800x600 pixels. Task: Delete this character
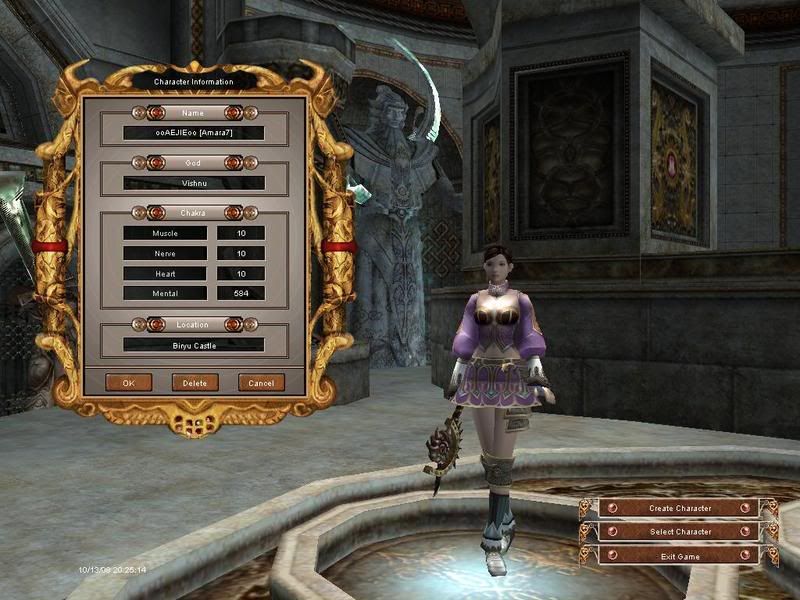[195, 382]
